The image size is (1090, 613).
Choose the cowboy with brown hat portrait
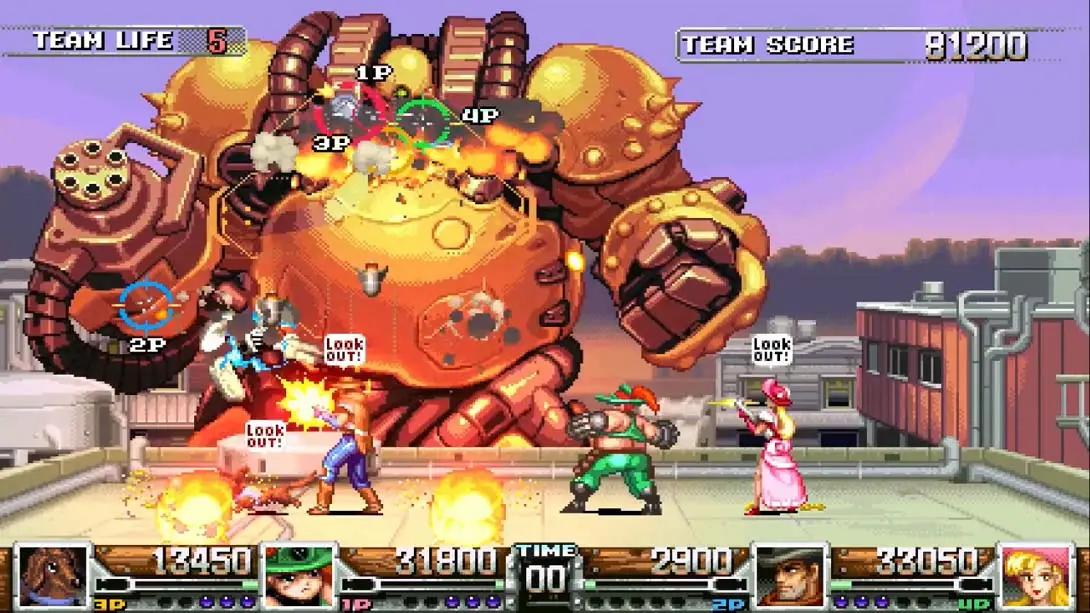point(790,575)
